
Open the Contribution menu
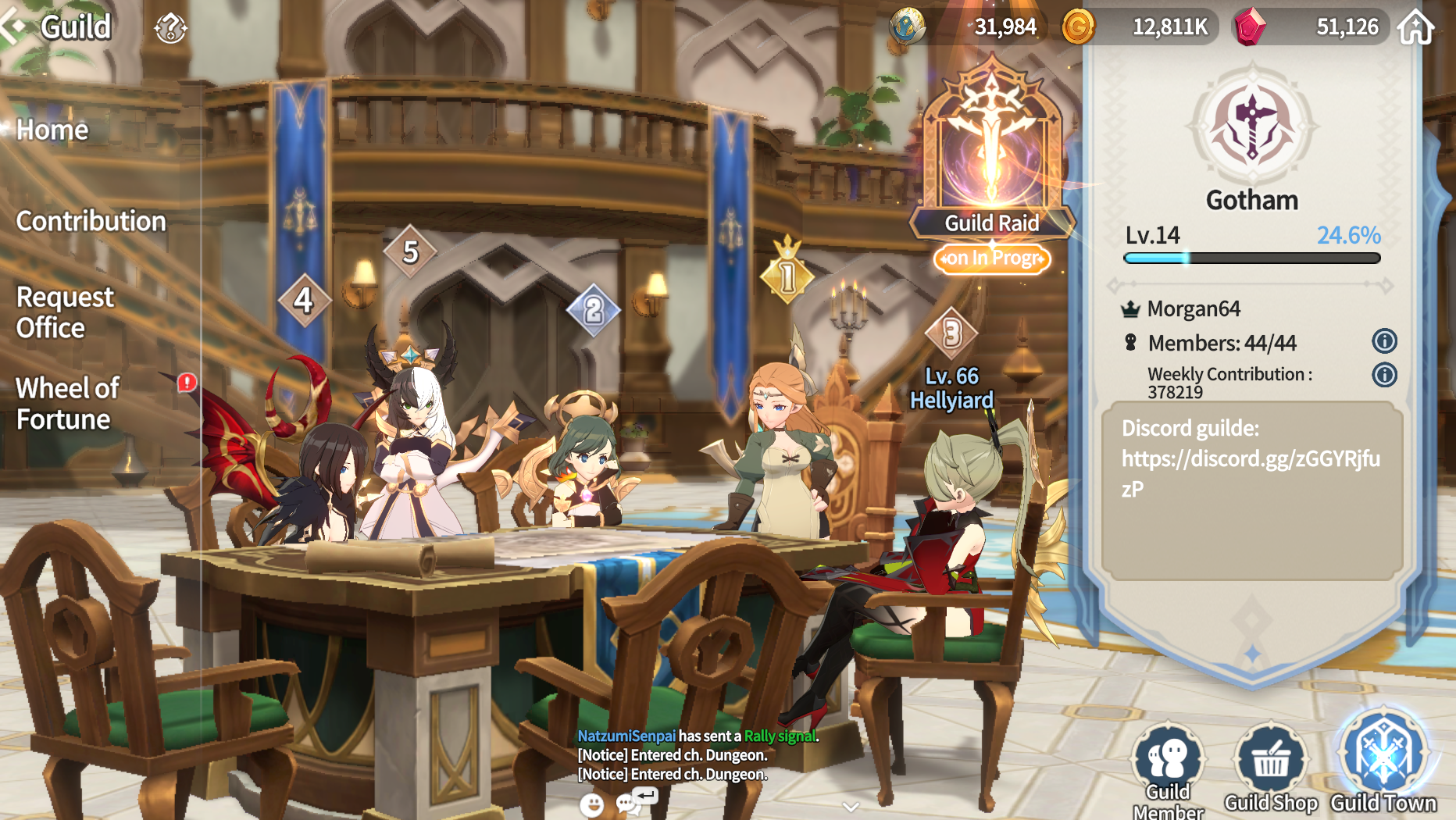[x=91, y=221]
